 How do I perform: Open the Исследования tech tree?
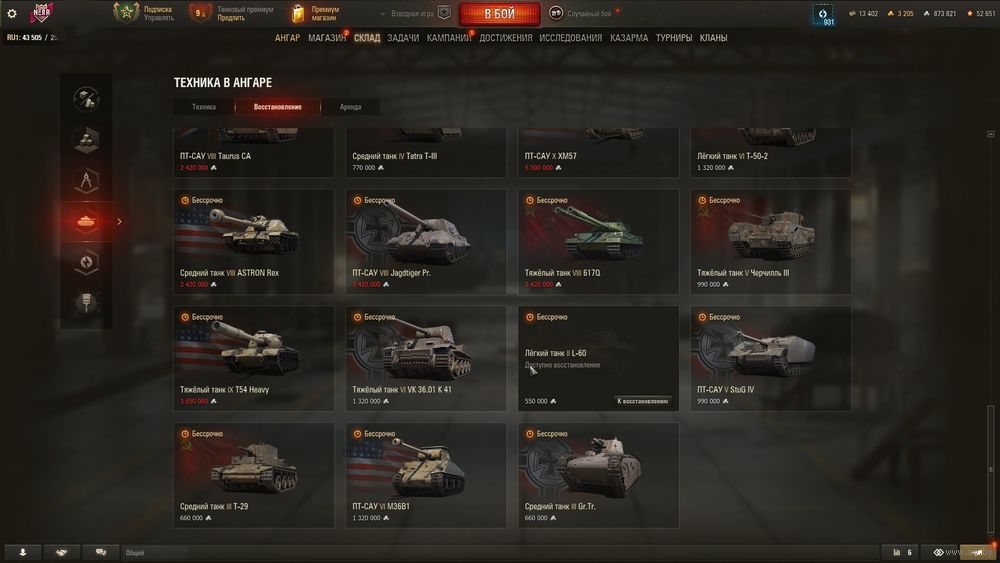(x=570, y=38)
